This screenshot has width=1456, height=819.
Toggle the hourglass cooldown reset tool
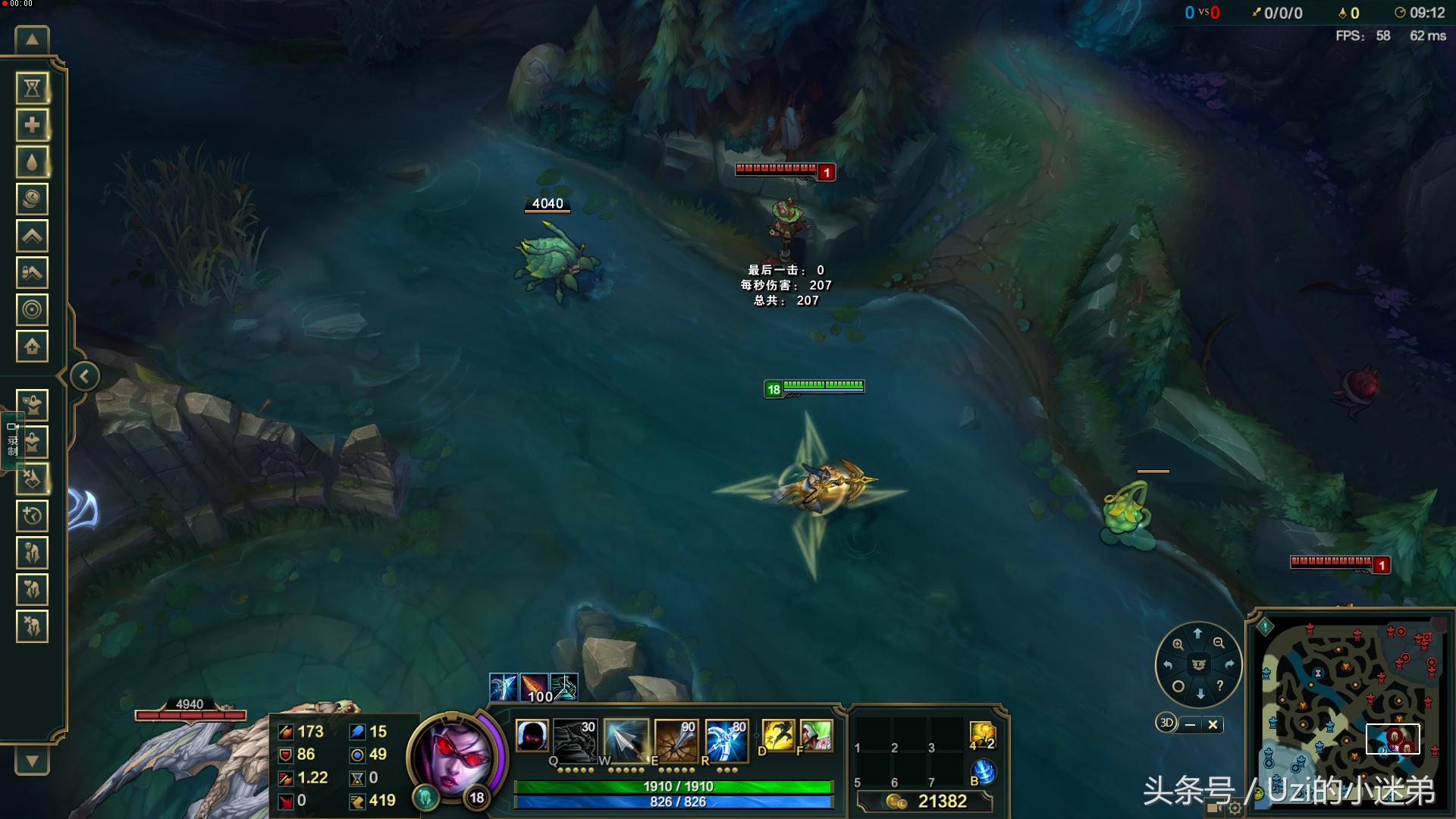[x=32, y=89]
